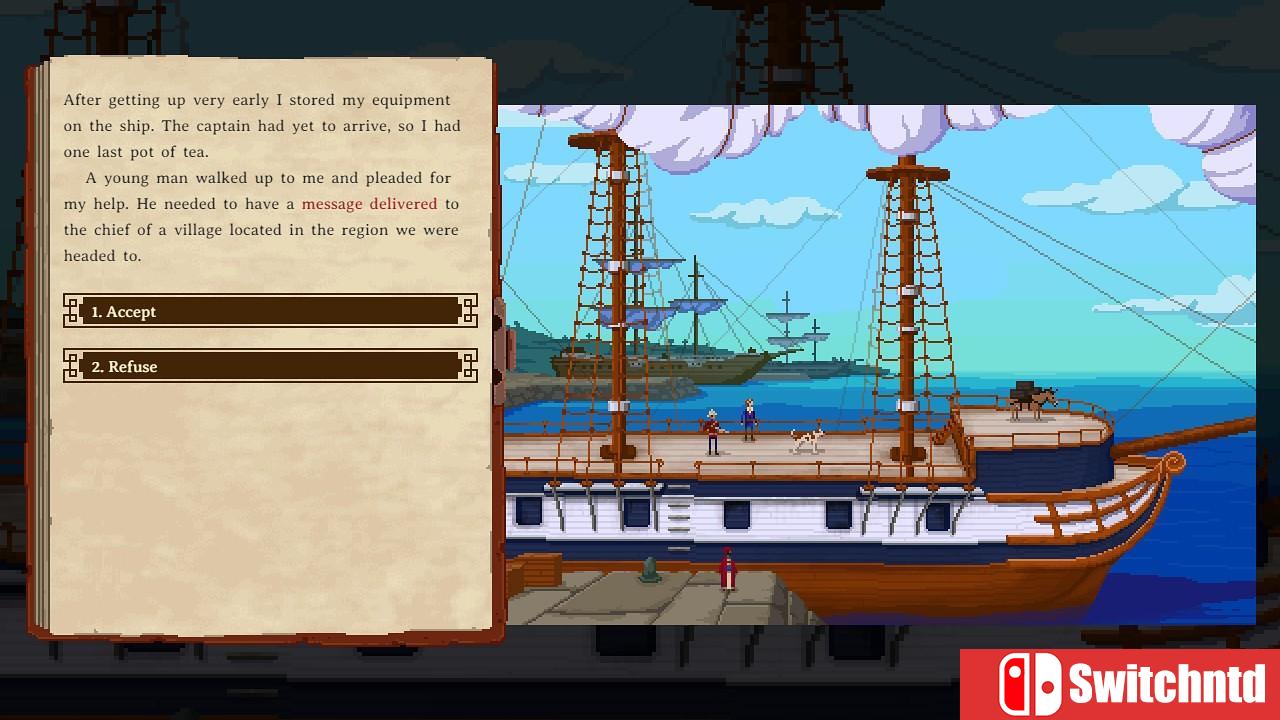Click the first paragraph of the journal entry

[258, 125]
